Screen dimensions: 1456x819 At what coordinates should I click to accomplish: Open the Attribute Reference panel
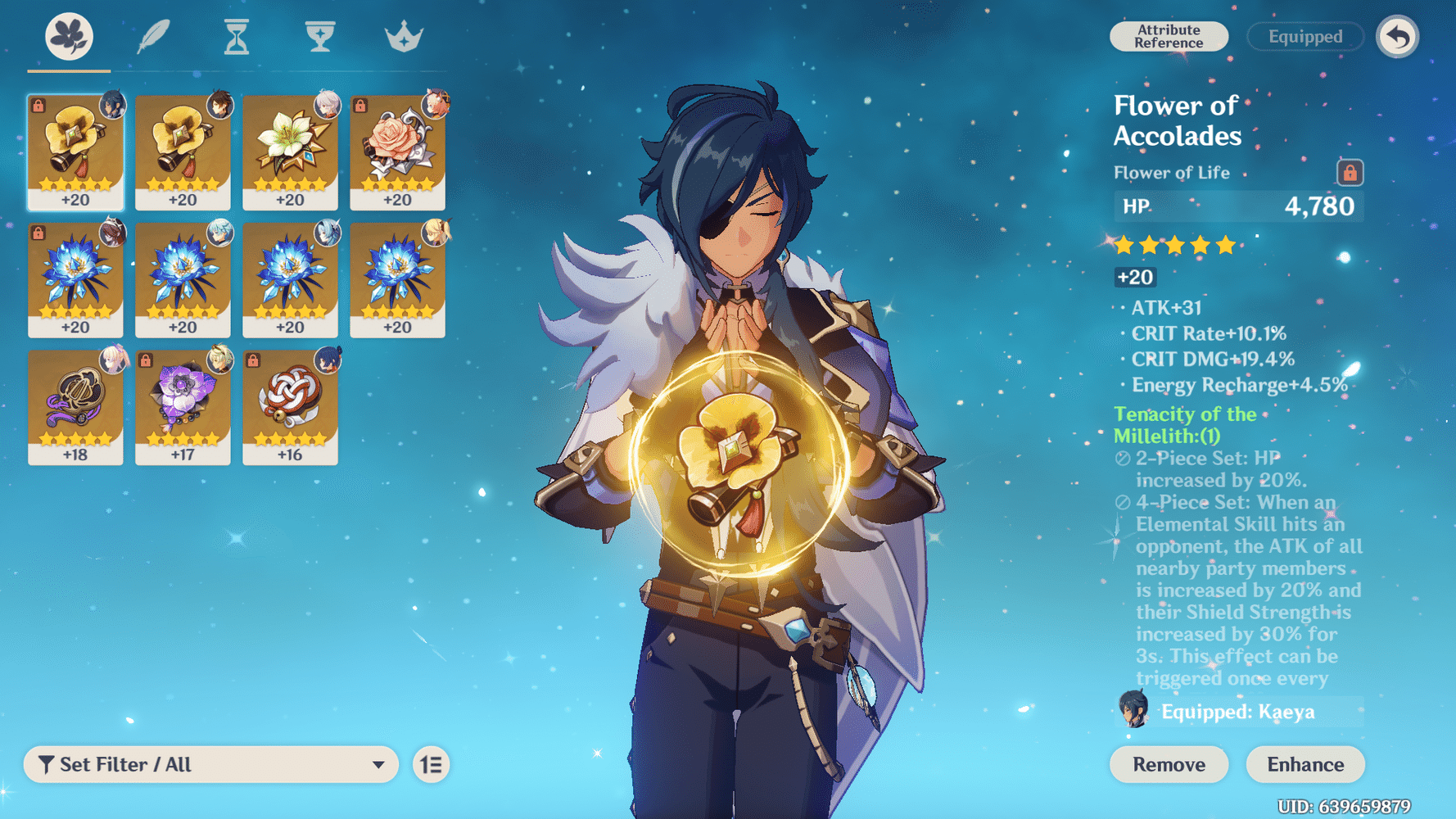pyautogui.click(x=1169, y=36)
